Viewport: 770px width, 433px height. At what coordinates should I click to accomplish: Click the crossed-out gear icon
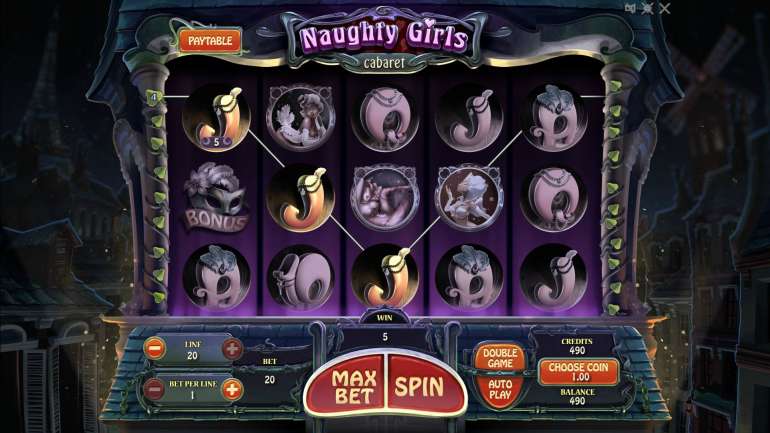point(647,9)
